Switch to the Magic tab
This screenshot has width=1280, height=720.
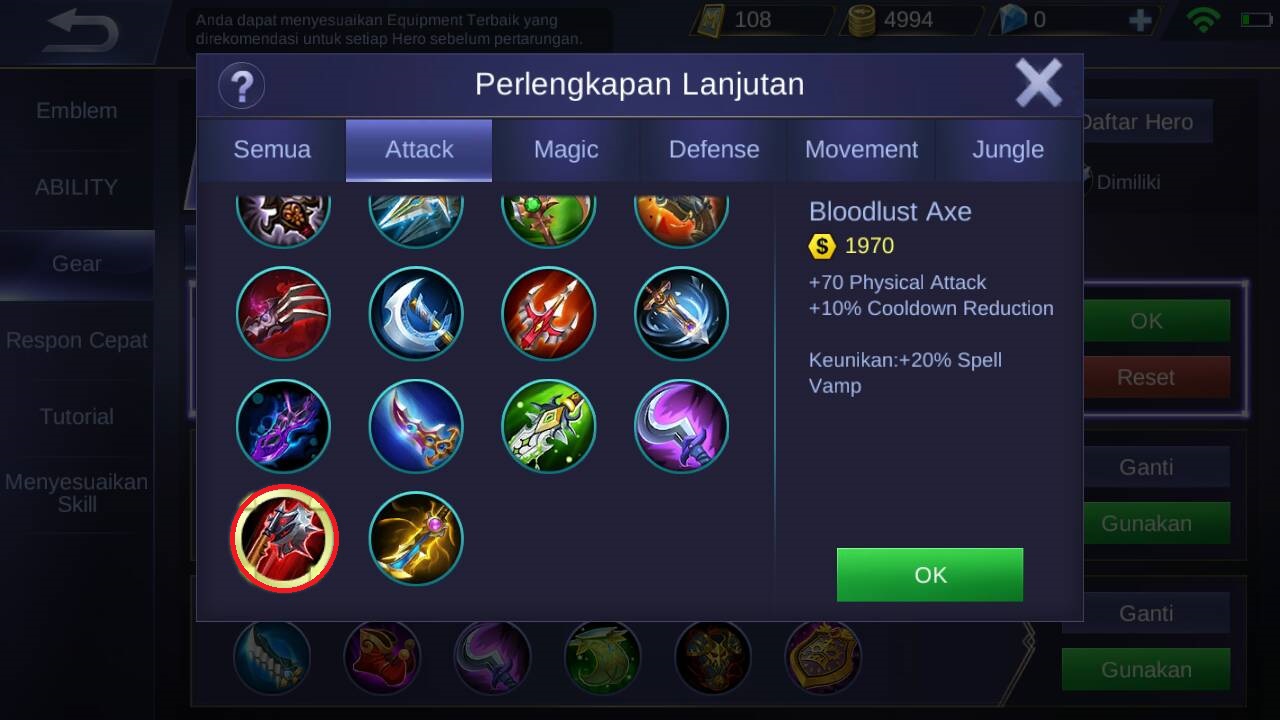(566, 150)
